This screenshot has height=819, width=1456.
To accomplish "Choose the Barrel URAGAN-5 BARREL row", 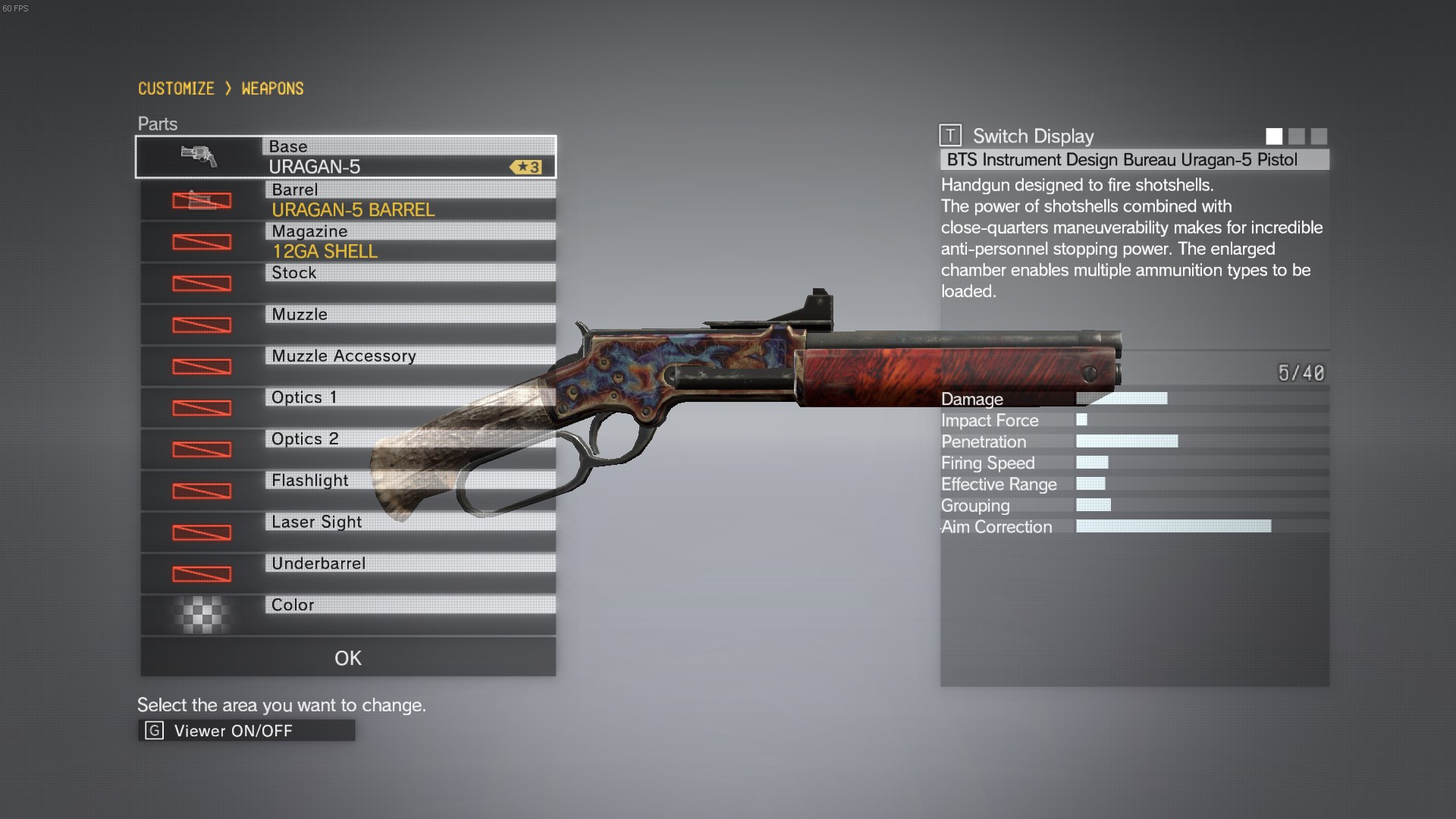I will (347, 200).
